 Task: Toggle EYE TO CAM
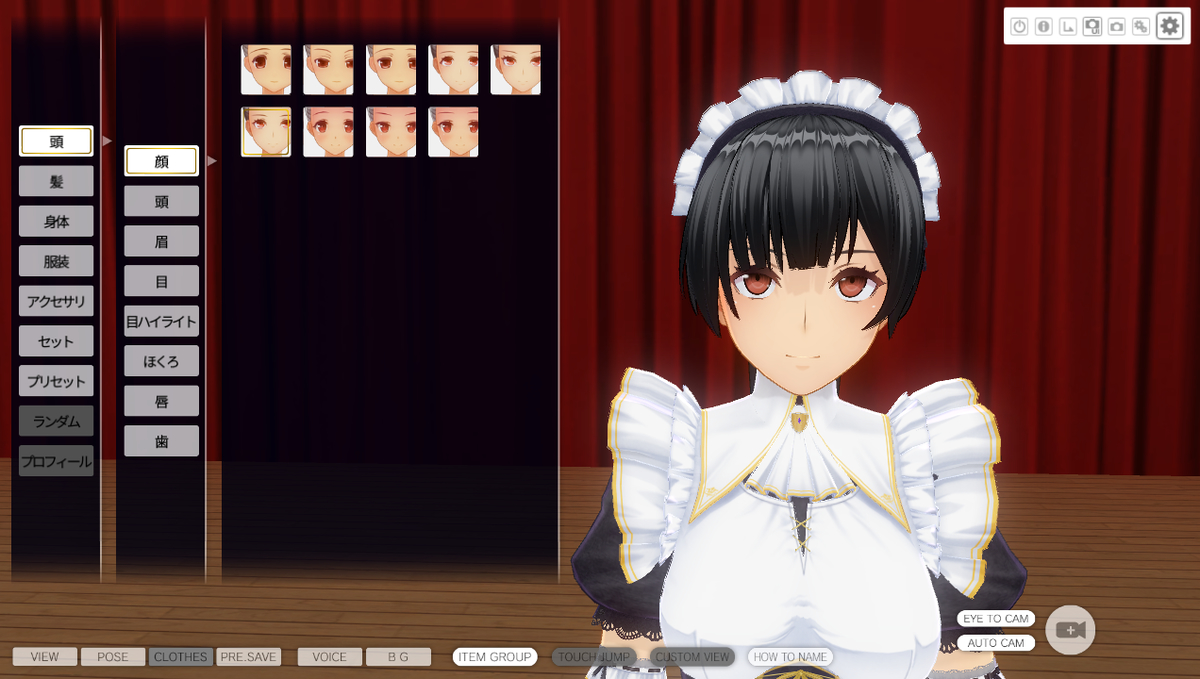pyautogui.click(x=995, y=619)
